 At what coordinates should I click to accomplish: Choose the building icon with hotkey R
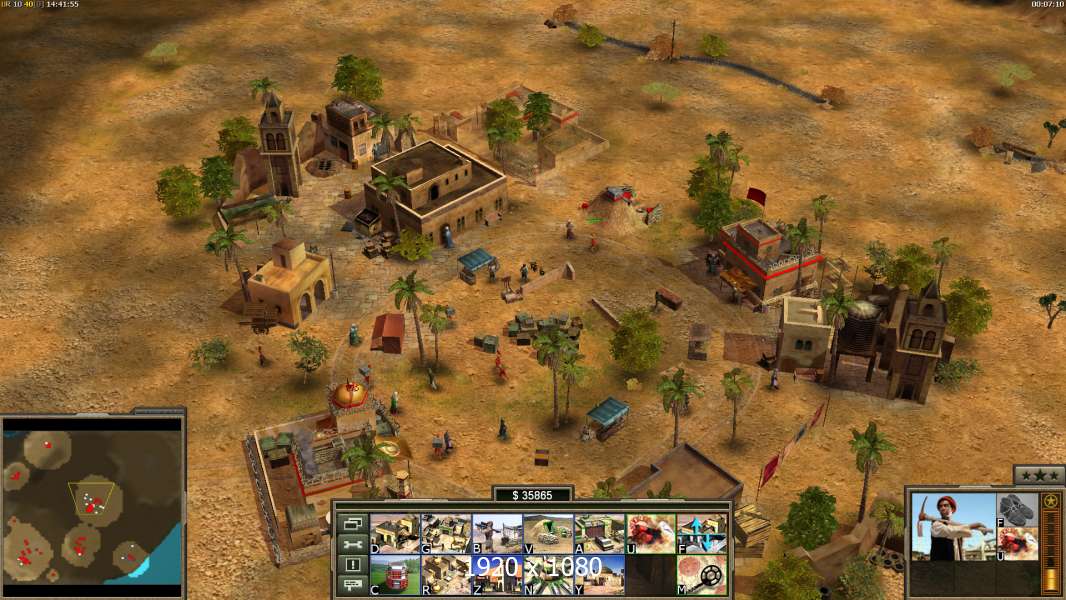(445, 574)
